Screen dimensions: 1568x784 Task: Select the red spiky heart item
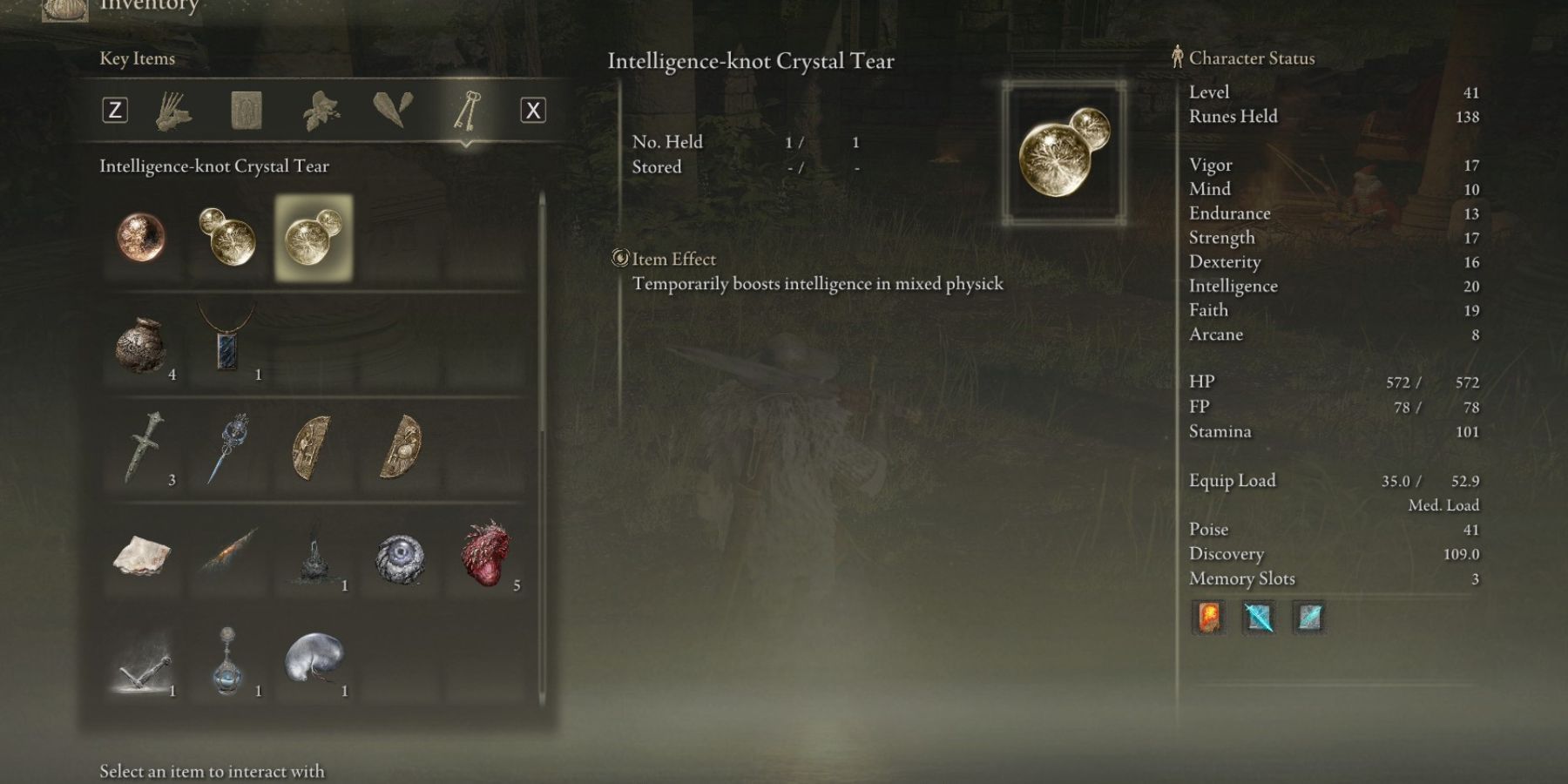point(486,554)
